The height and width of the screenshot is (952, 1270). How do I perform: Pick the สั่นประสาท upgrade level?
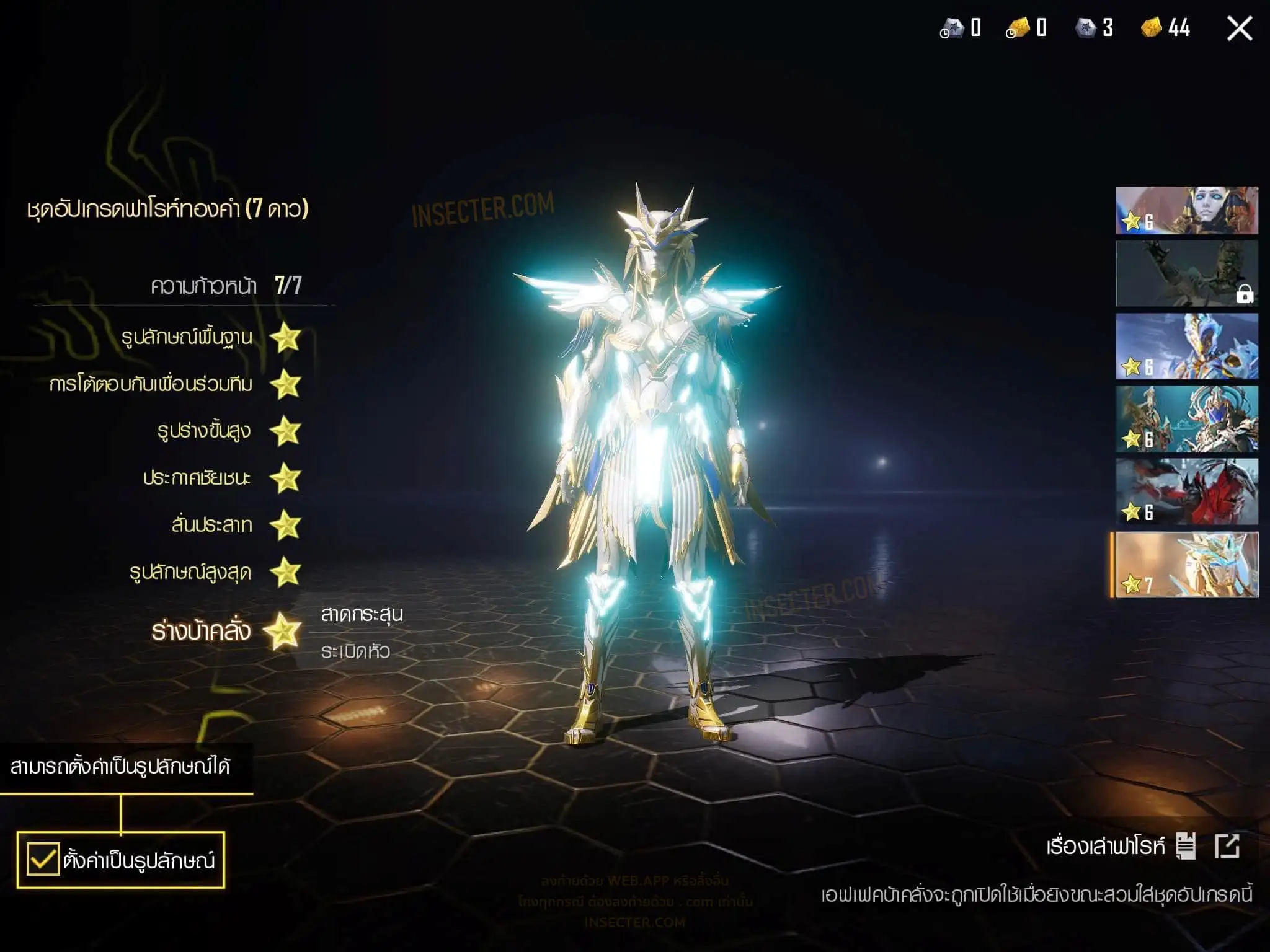pyautogui.click(x=286, y=526)
